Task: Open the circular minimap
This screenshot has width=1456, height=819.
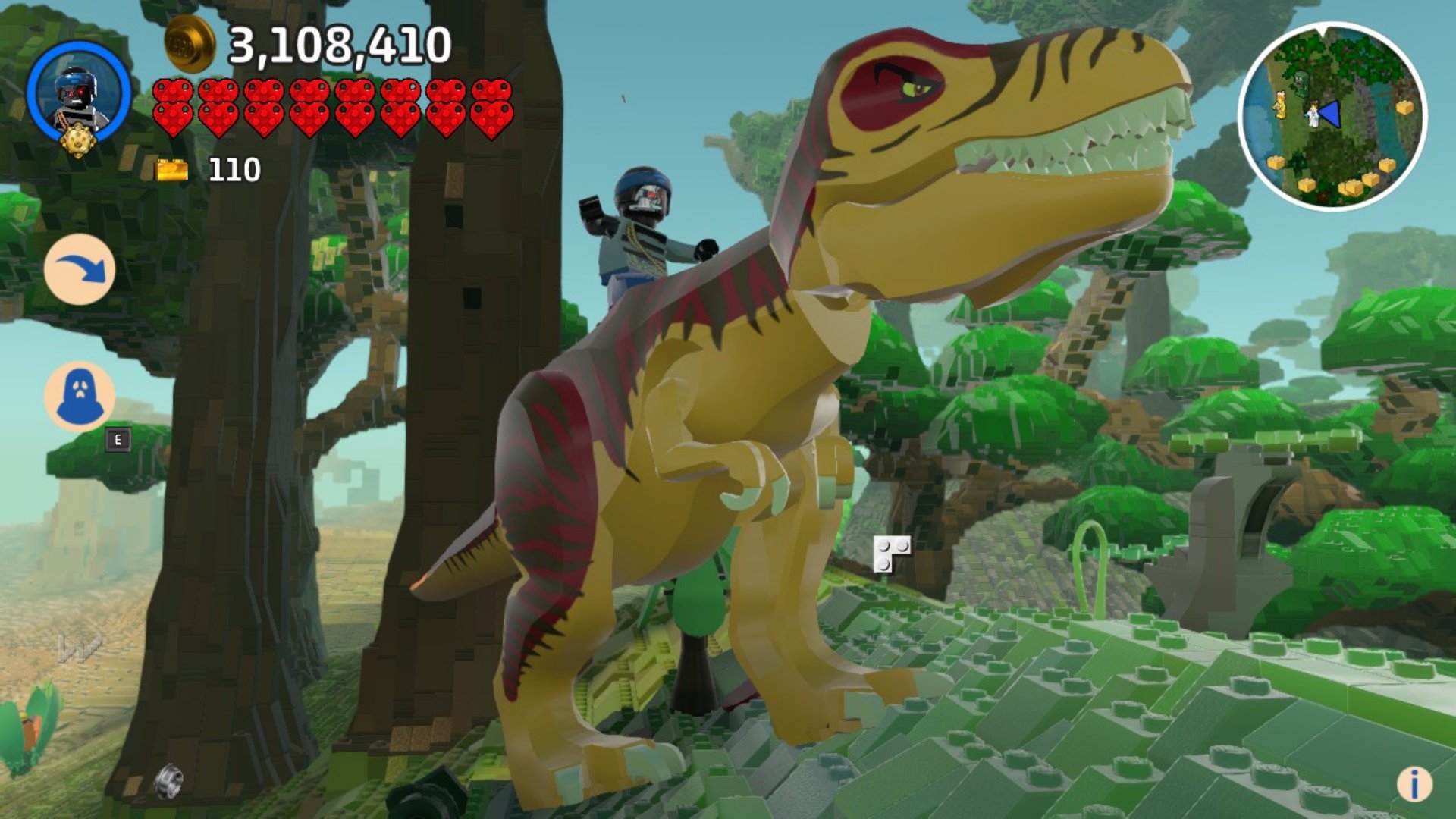Action: (x=1332, y=116)
